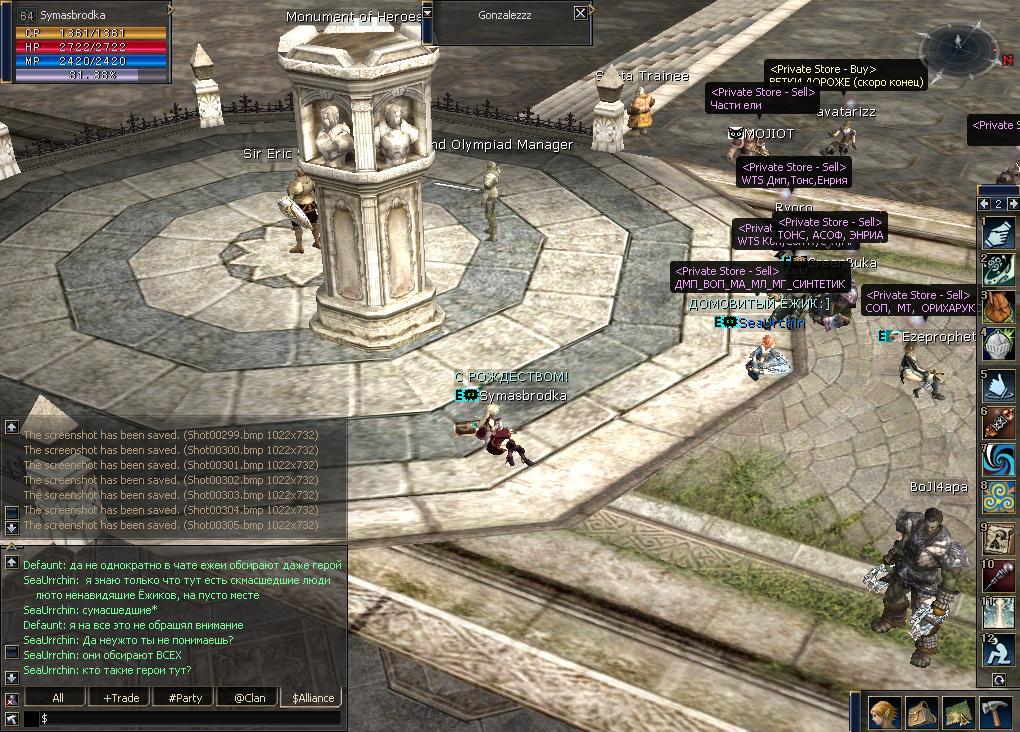Open the +Trade chat tab
1020x732 pixels.
pyautogui.click(x=121, y=698)
